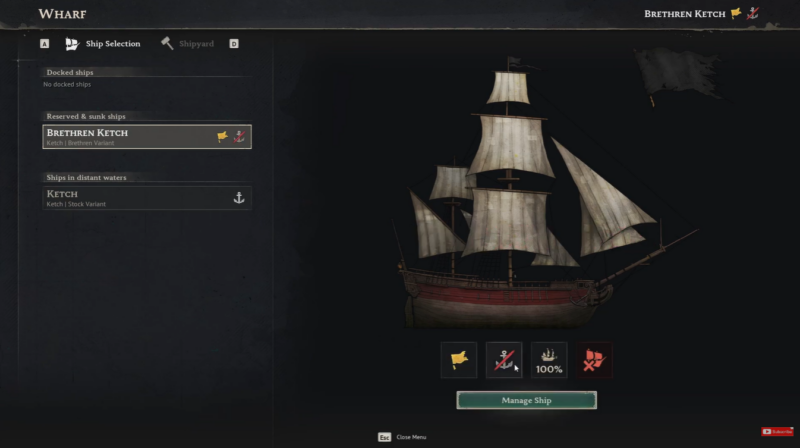Select the Brethren Ketch ship row
Screen dimensions: 800x448
click(x=147, y=136)
